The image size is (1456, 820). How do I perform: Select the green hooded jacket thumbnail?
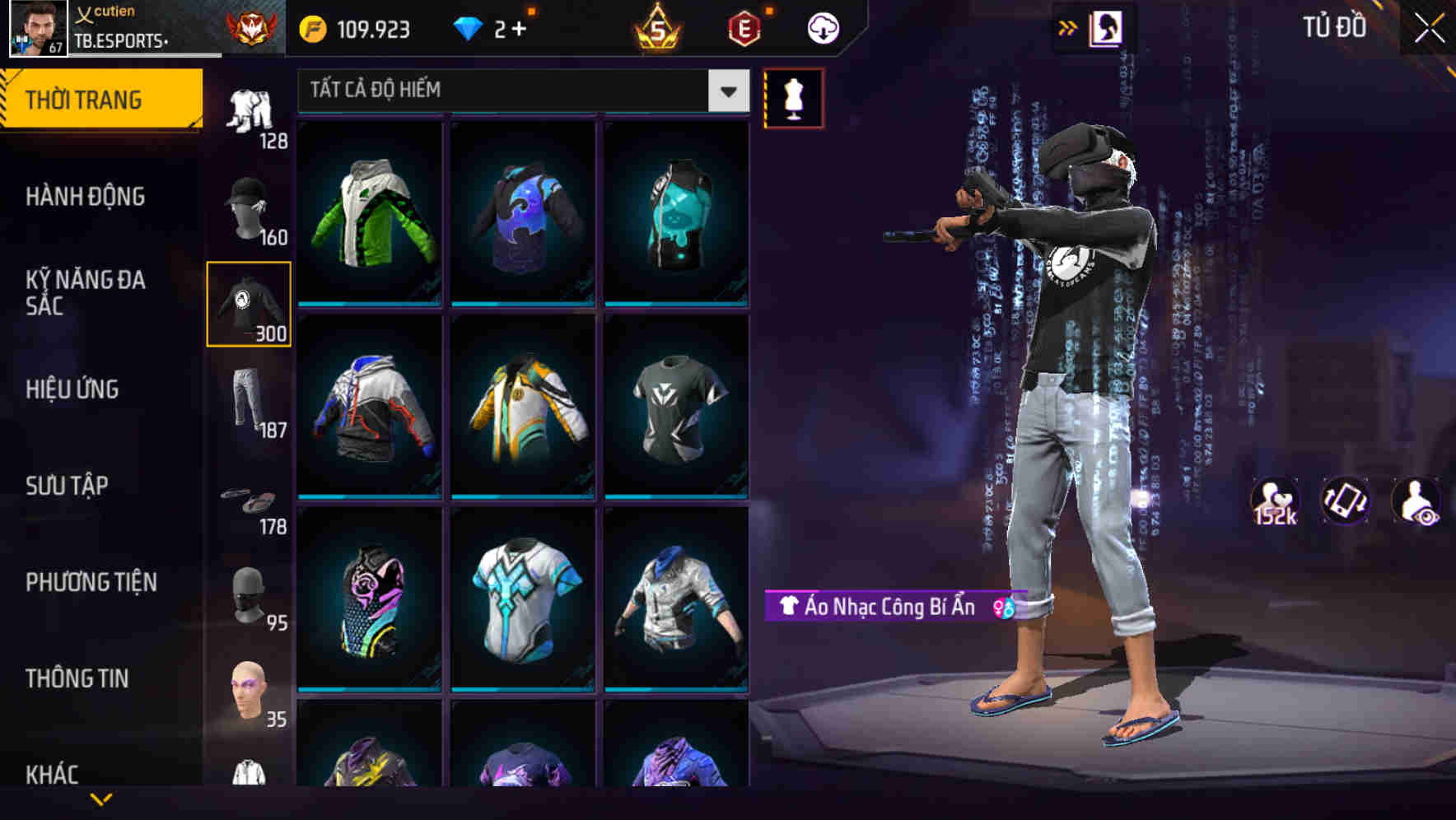pos(370,214)
